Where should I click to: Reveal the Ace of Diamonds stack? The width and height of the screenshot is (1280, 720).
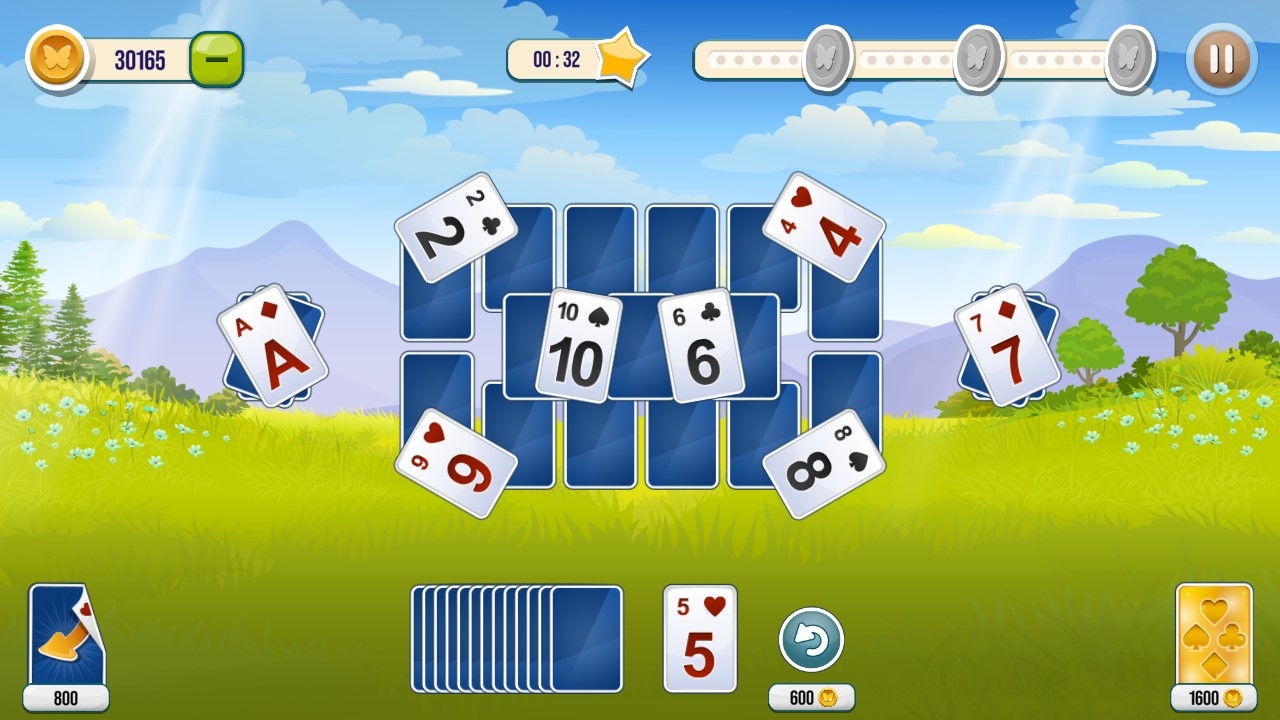point(270,345)
